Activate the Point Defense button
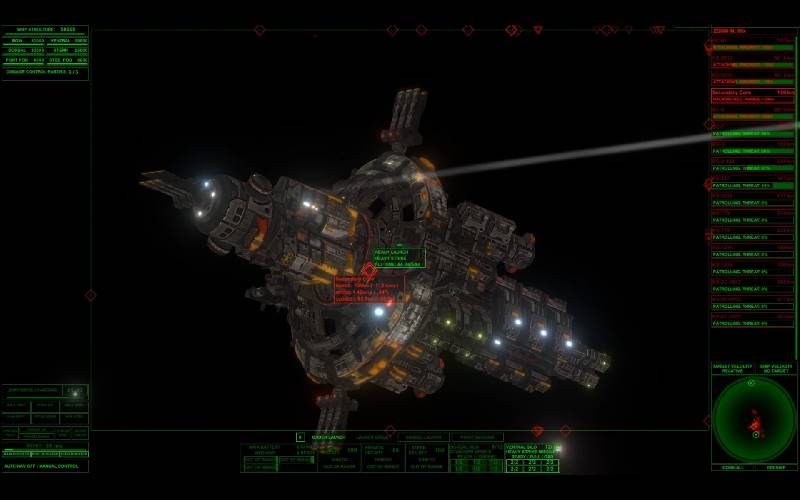Viewport: 800px width, 500px height. tap(476, 437)
